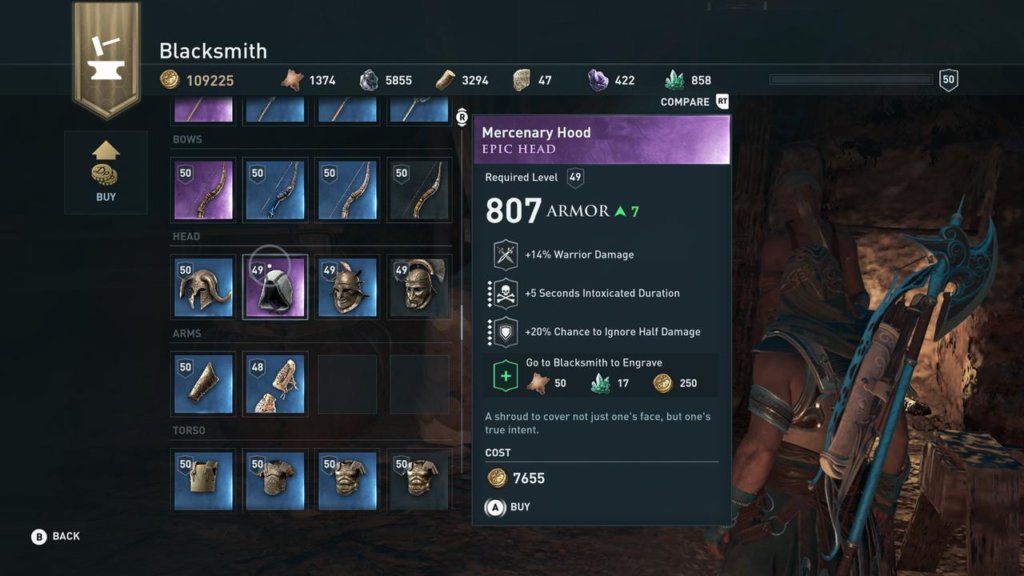
Task: Buy the Mercenary Hood for 7655
Action: point(509,507)
